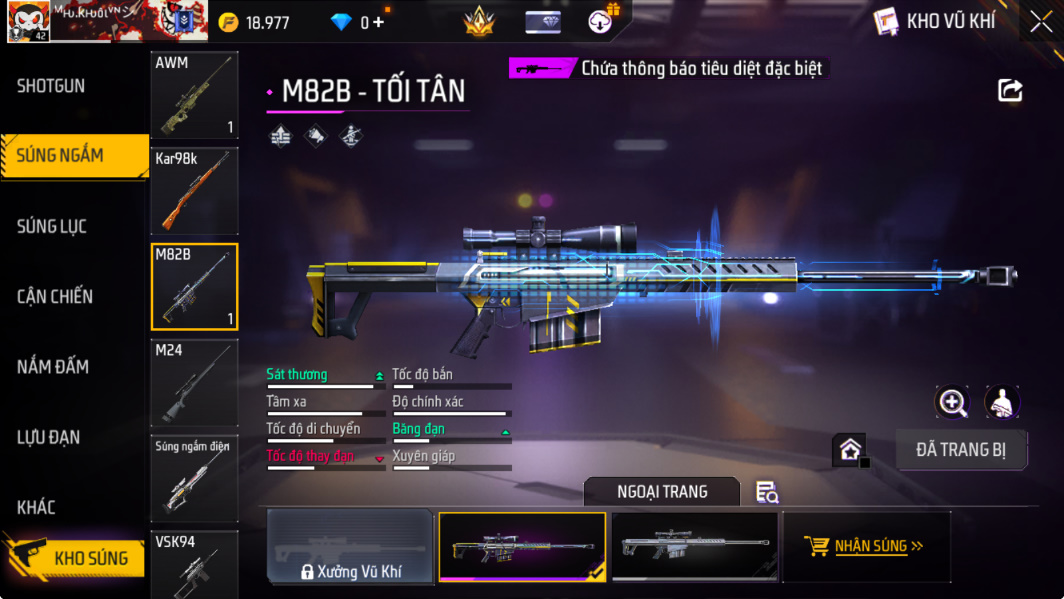Switch to the SHOTGUN category
The height and width of the screenshot is (599, 1064).
(52, 86)
